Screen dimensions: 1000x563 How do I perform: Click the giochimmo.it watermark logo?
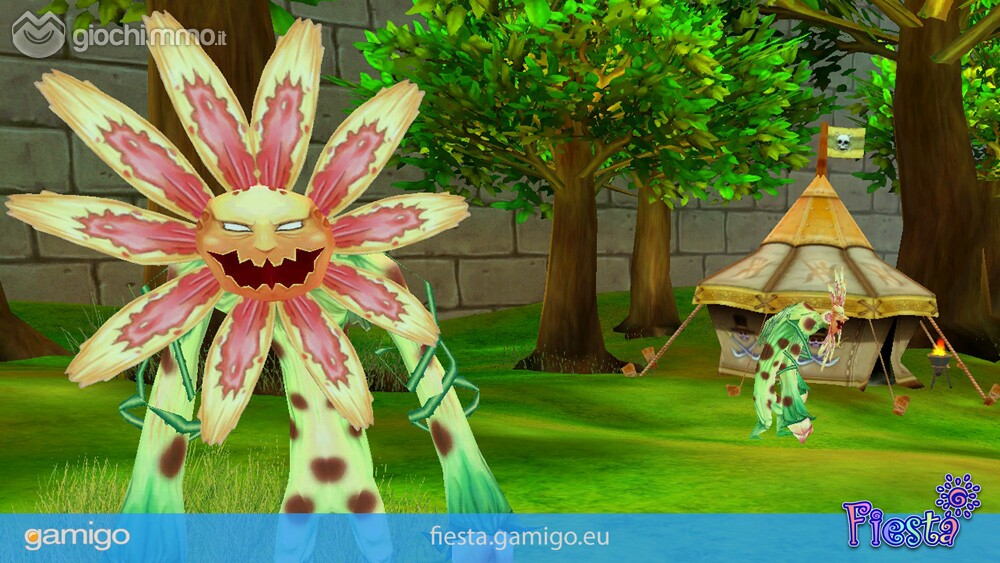point(118,36)
